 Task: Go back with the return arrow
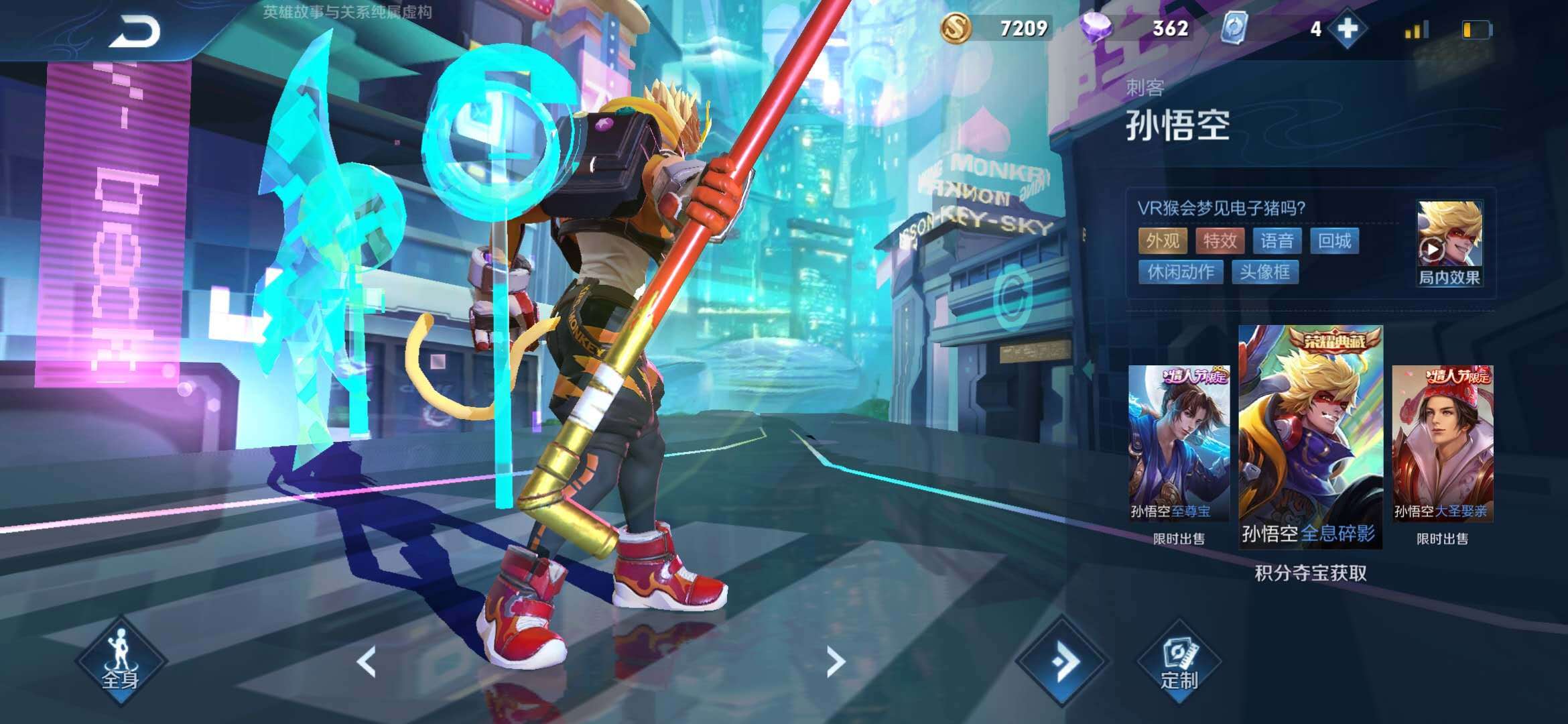pyautogui.click(x=135, y=32)
